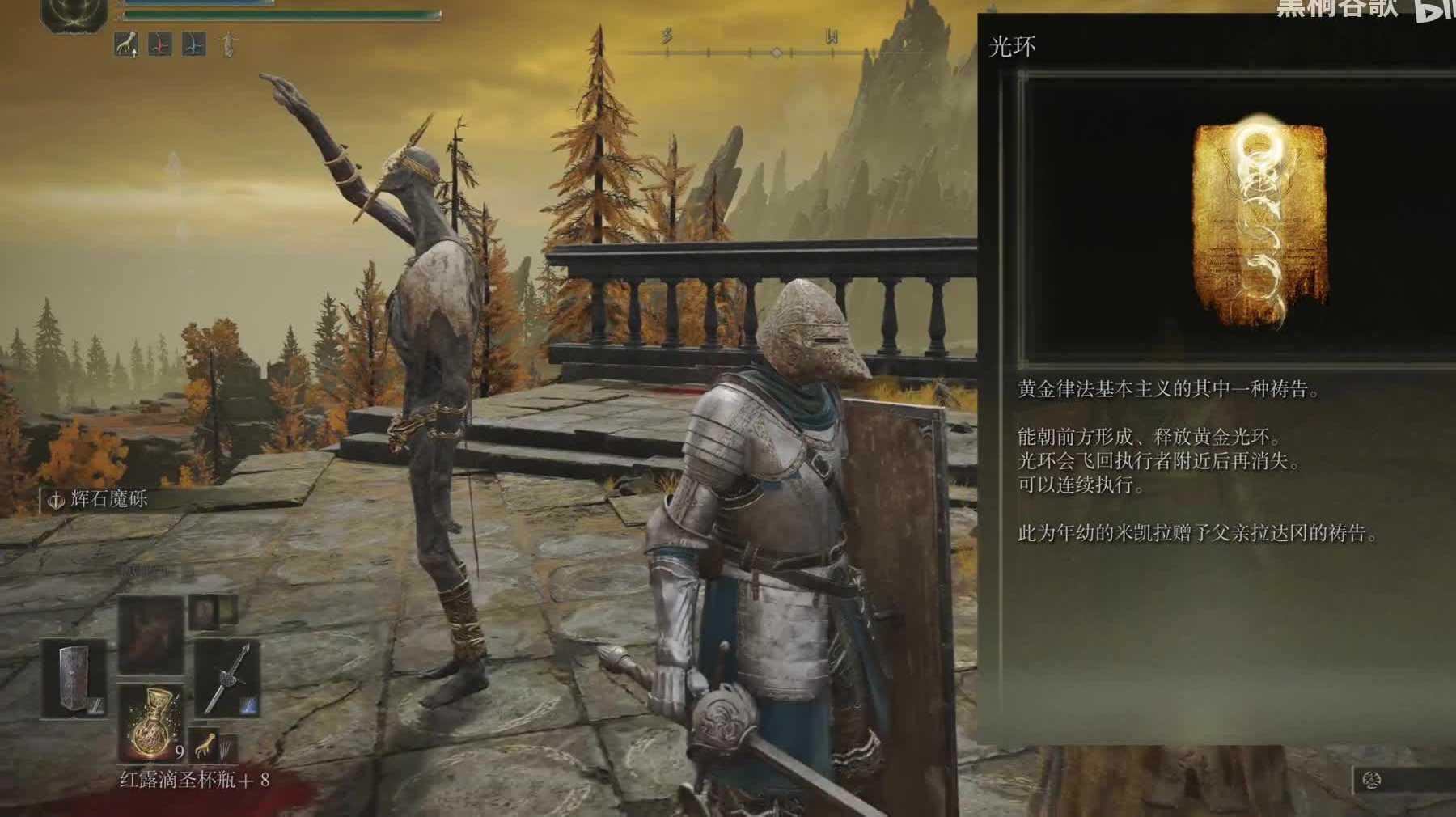Click the 光环 item title heading
Viewport: 1456px width, 817px height.
click(1012, 47)
